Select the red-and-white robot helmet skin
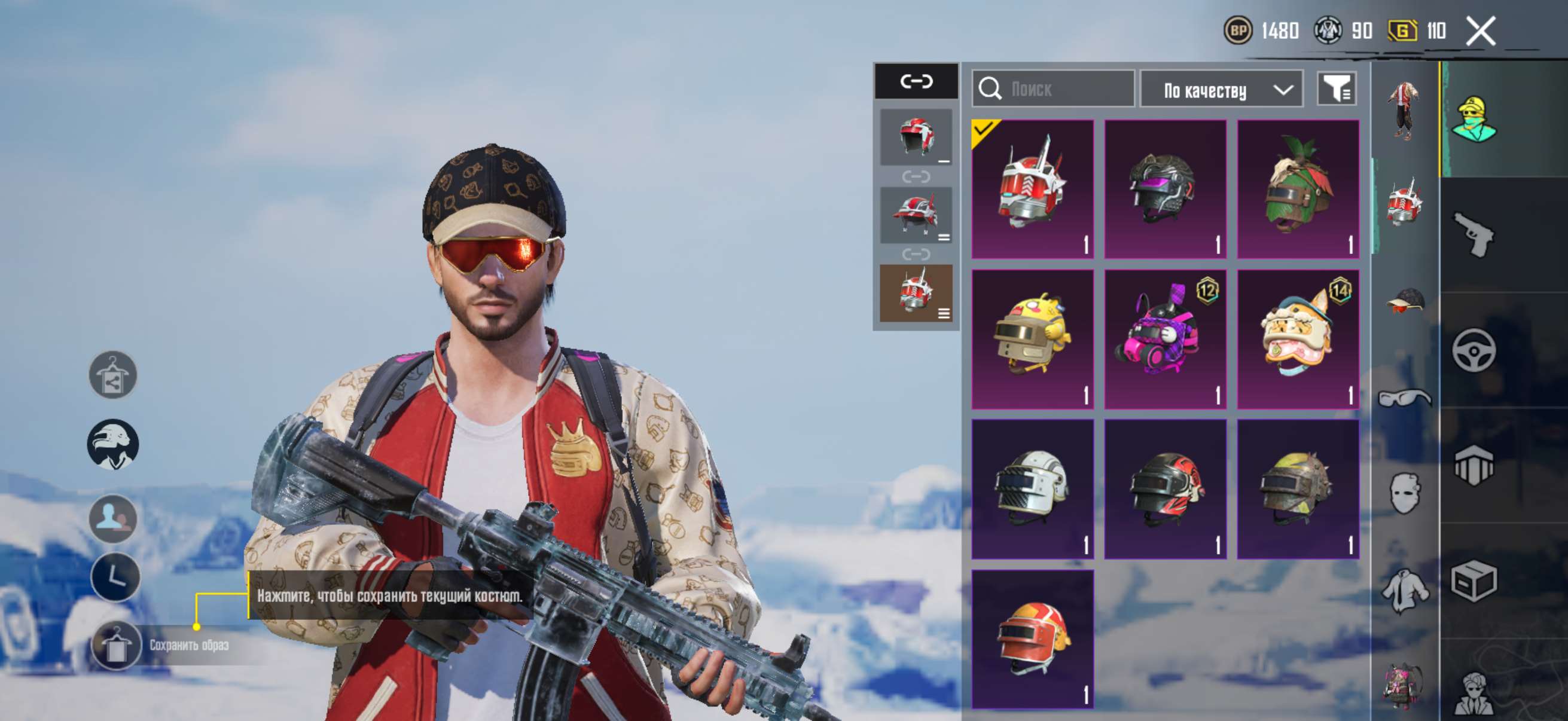Viewport: 1568px width, 721px height. (x=1032, y=188)
